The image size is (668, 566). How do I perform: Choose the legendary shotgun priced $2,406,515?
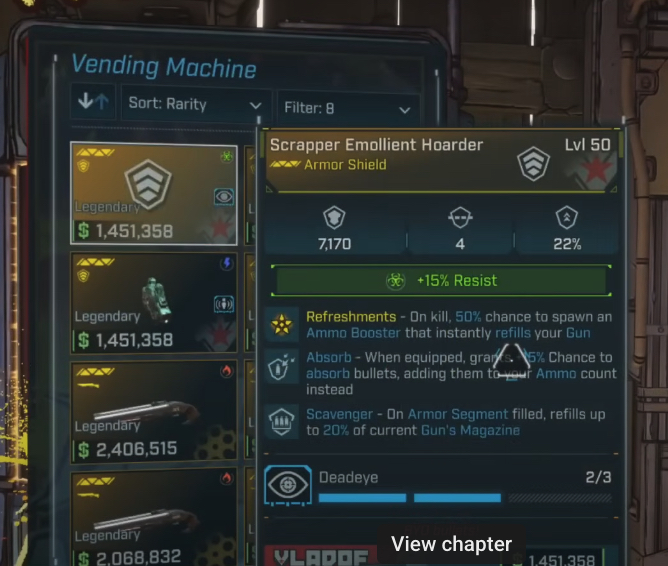pos(153,412)
